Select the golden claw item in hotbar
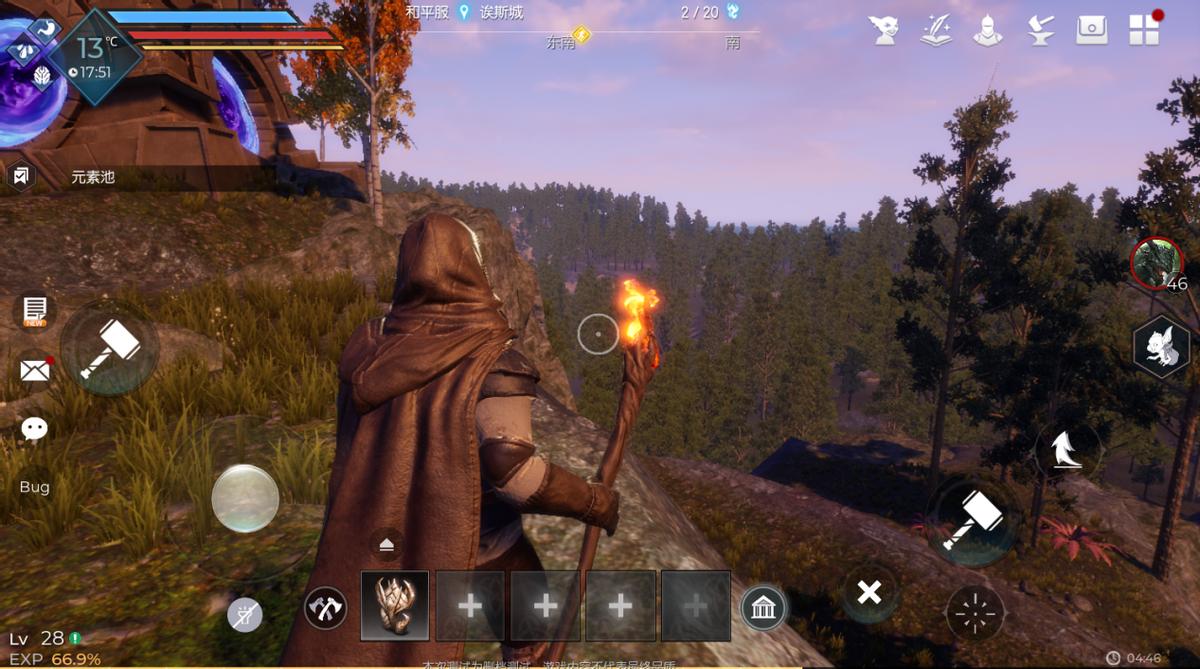The image size is (1200, 669). (x=394, y=605)
